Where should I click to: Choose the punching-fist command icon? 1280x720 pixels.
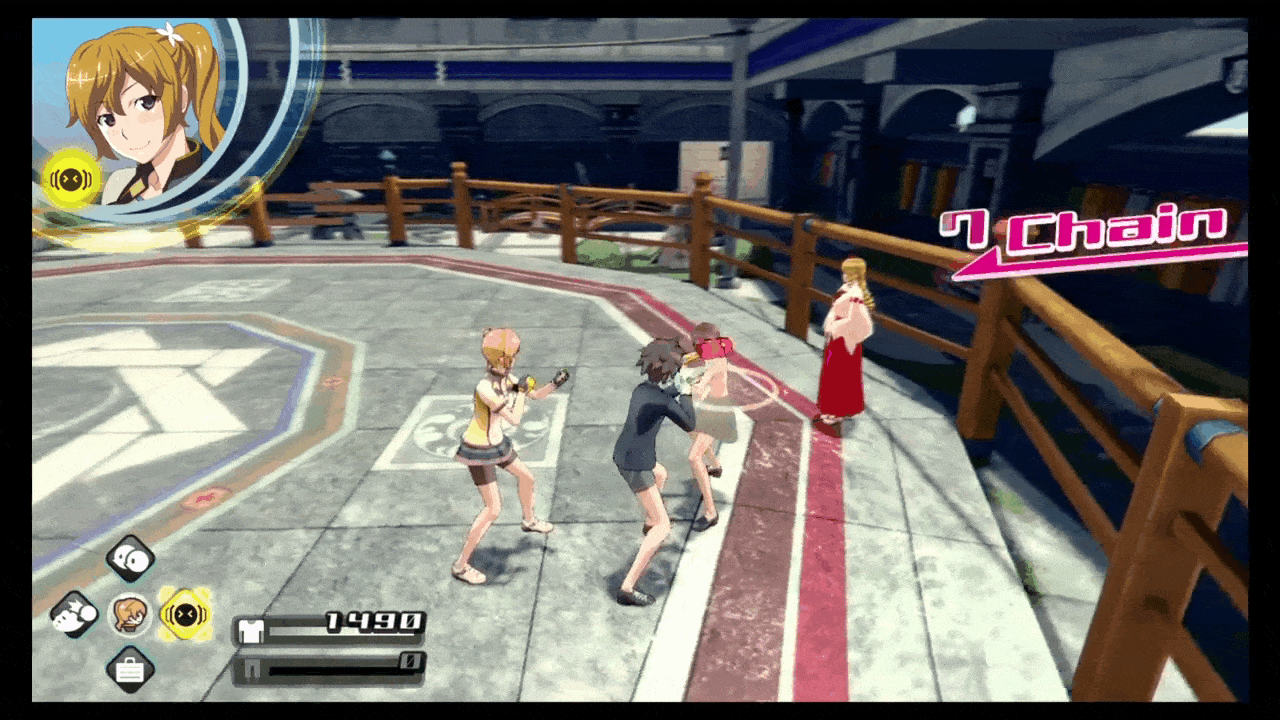click(74, 614)
